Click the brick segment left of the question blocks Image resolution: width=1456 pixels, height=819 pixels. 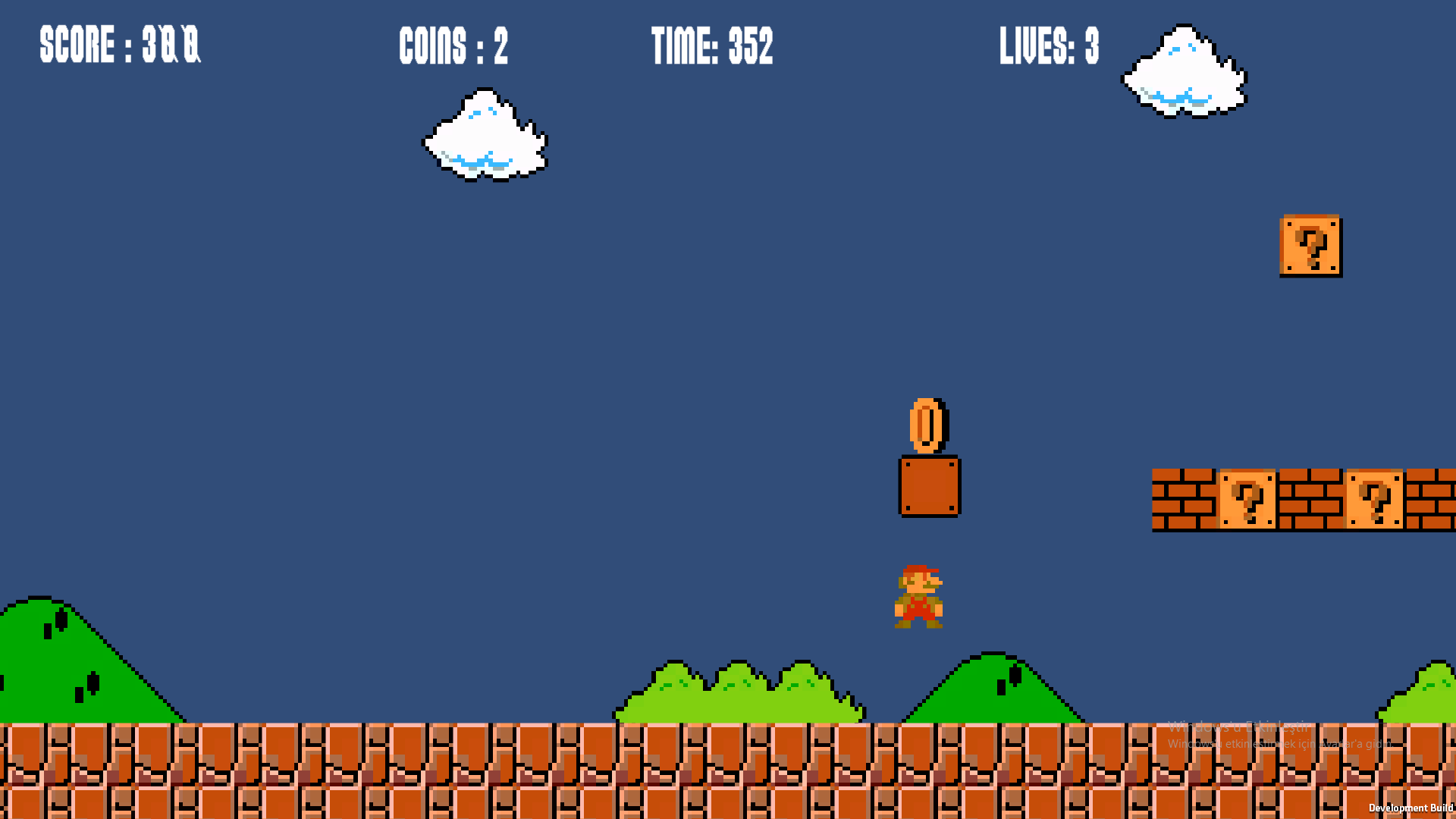1183,500
